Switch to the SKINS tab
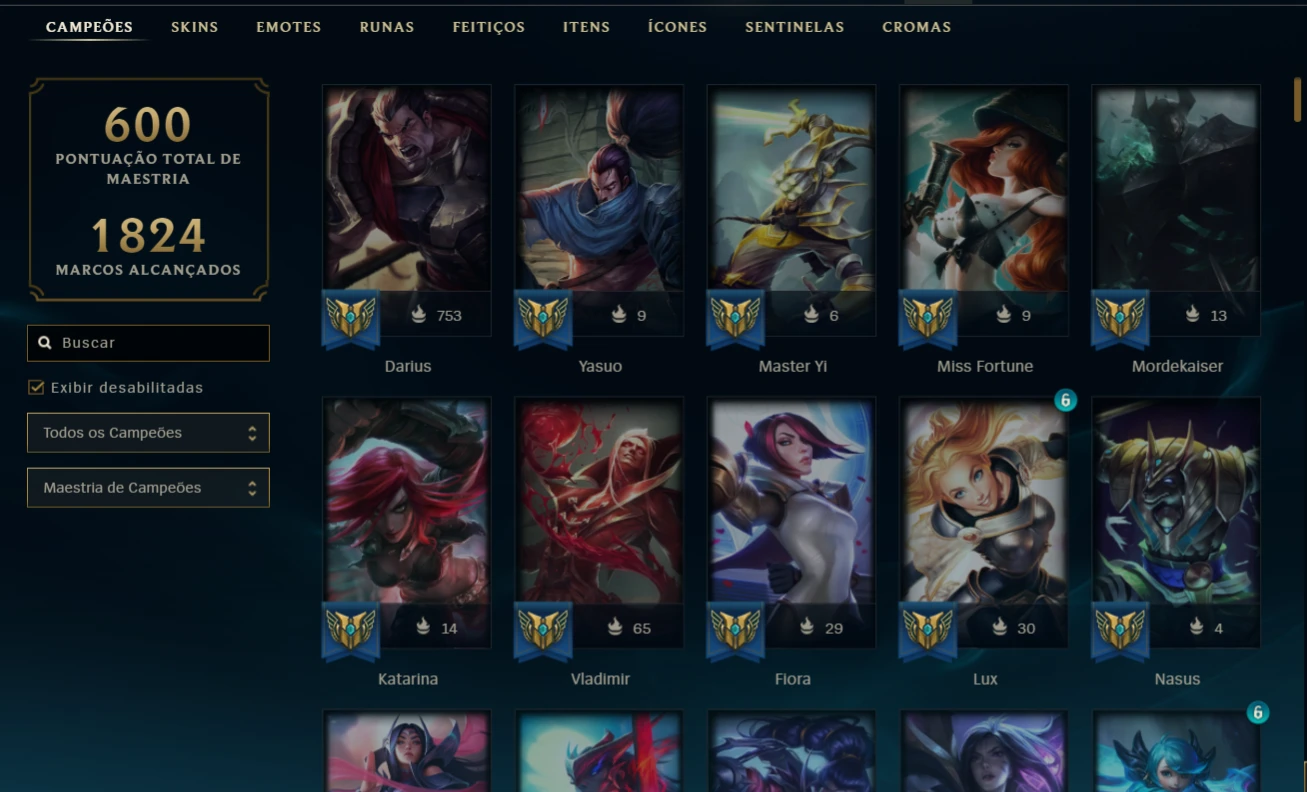This screenshot has width=1307, height=792. (x=194, y=27)
